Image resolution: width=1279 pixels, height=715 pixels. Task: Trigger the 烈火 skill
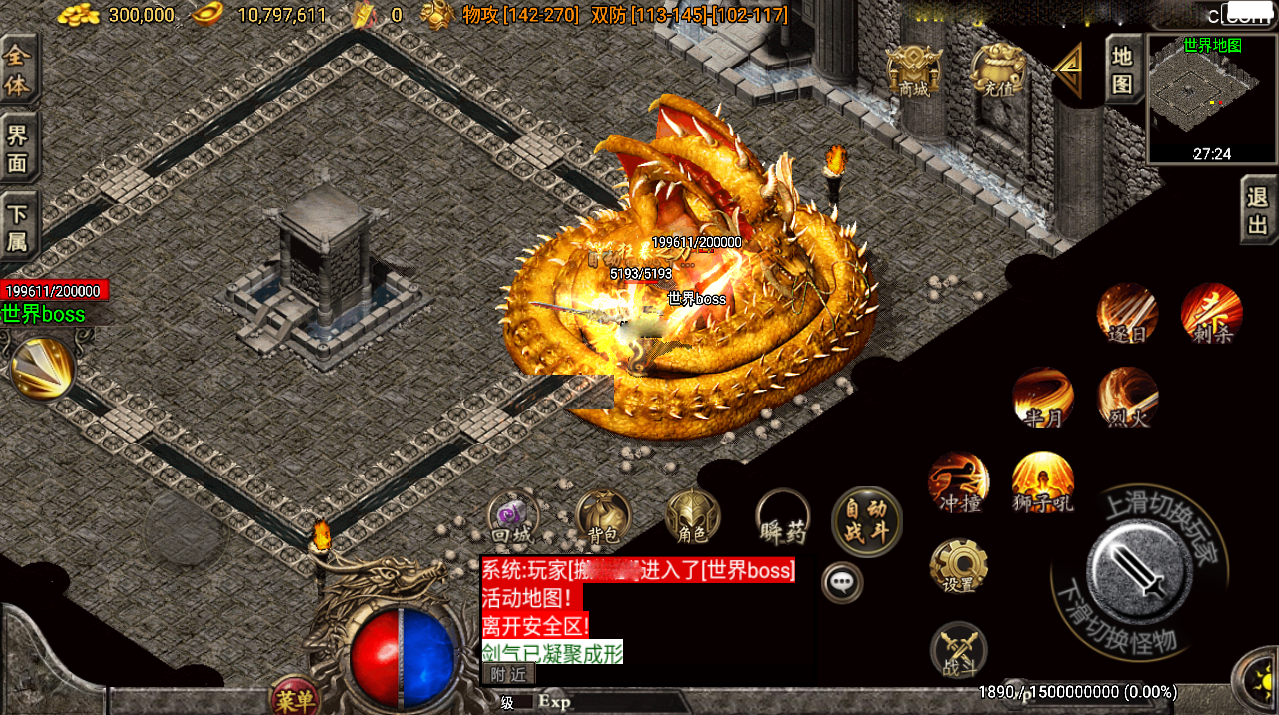click(1128, 397)
